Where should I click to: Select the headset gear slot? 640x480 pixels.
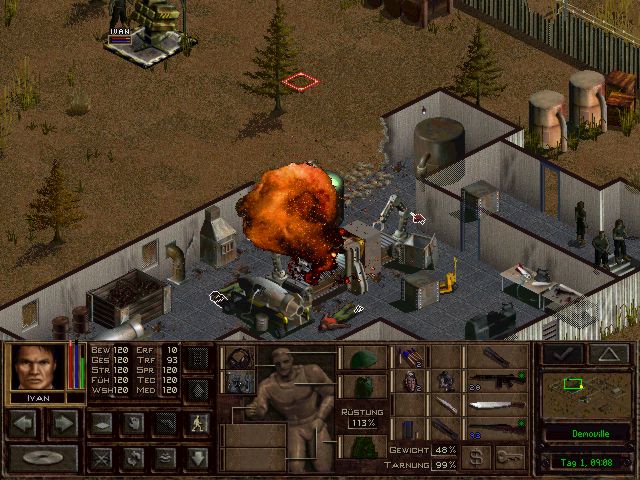pos(238,359)
